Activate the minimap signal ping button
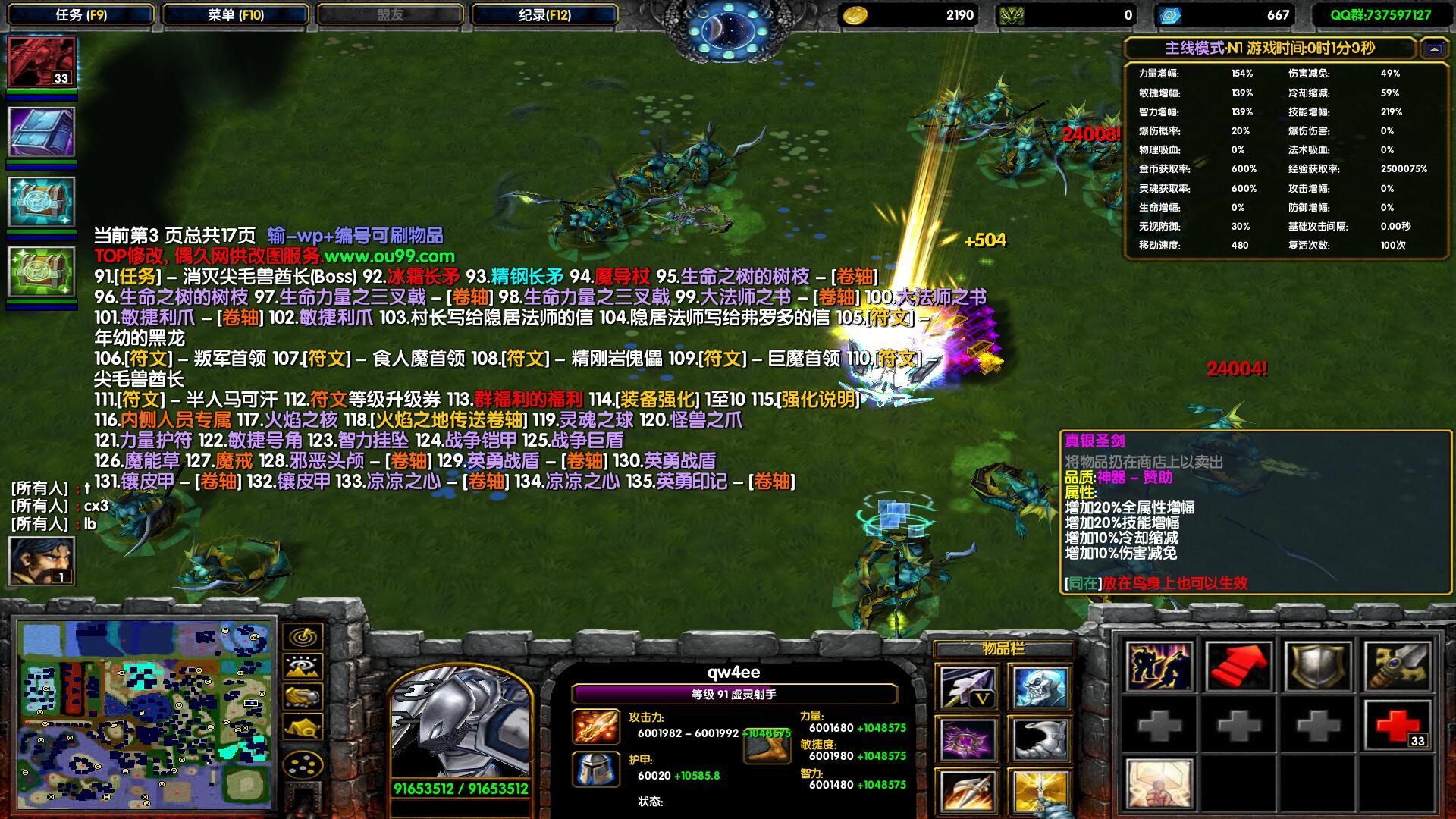Viewport: 1456px width, 819px height. click(303, 636)
